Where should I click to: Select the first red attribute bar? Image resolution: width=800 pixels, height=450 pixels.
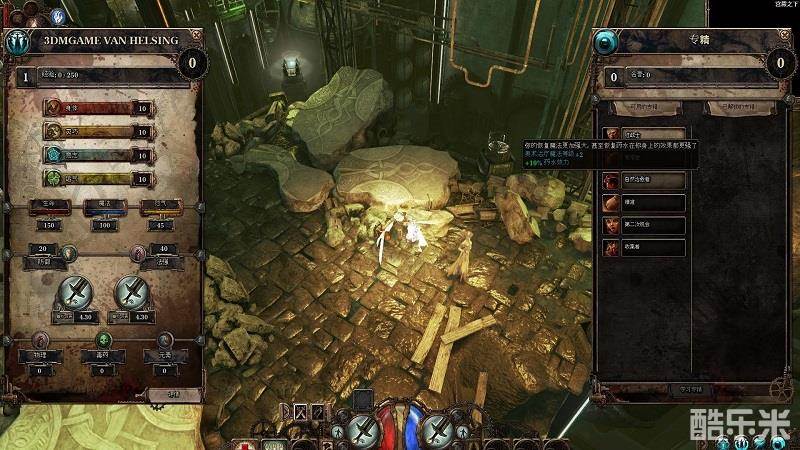(98, 108)
